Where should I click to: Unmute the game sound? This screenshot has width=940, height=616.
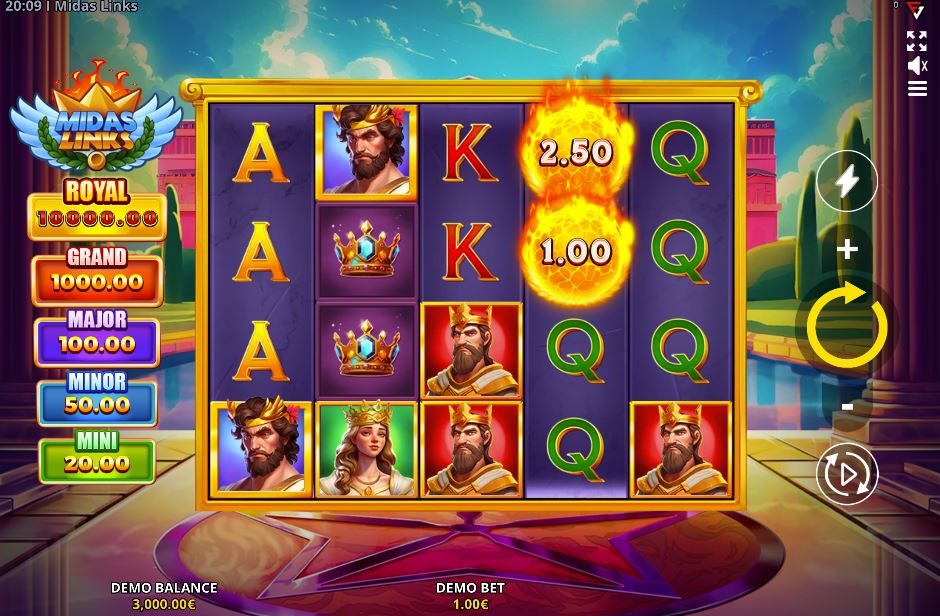point(917,66)
